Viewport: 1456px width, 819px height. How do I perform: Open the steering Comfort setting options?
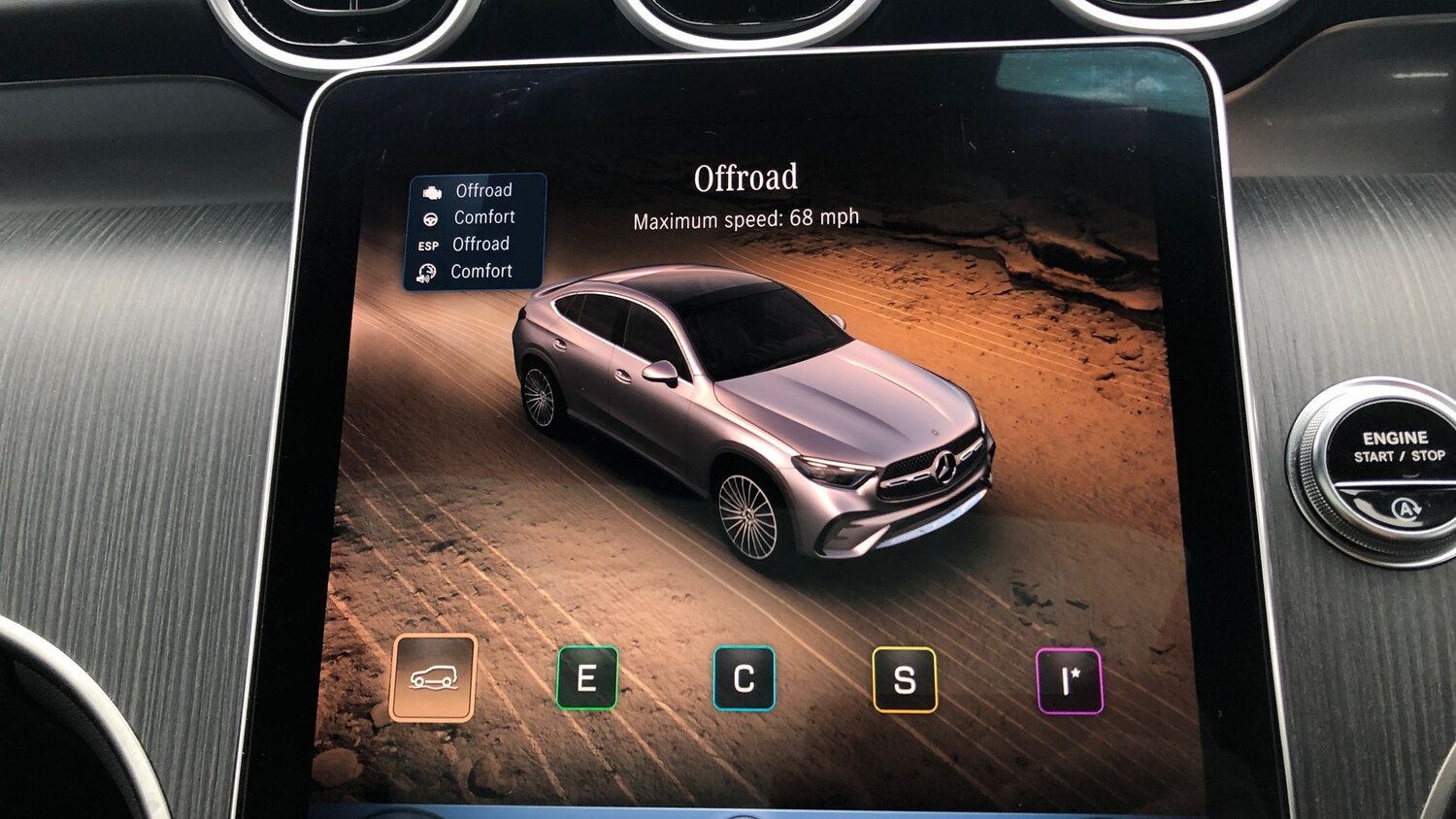point(483,217)
